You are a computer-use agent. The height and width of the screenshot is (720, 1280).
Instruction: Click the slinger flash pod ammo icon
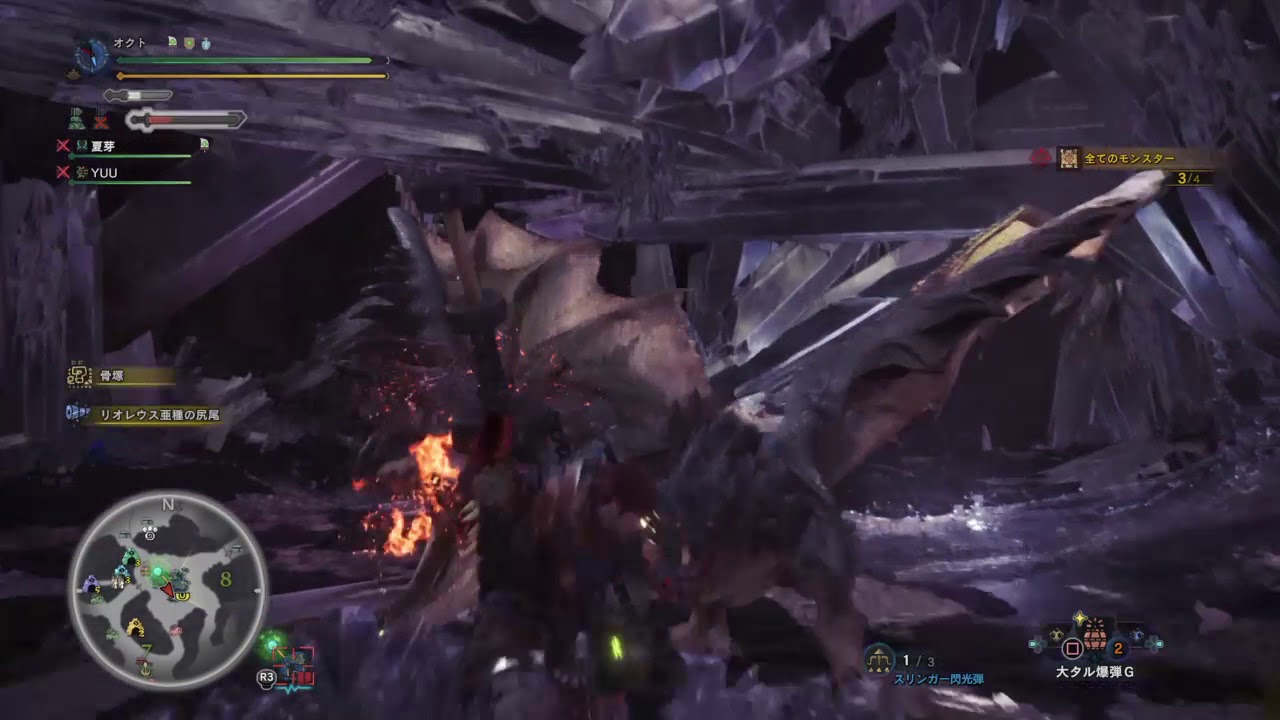coord(879,658)
